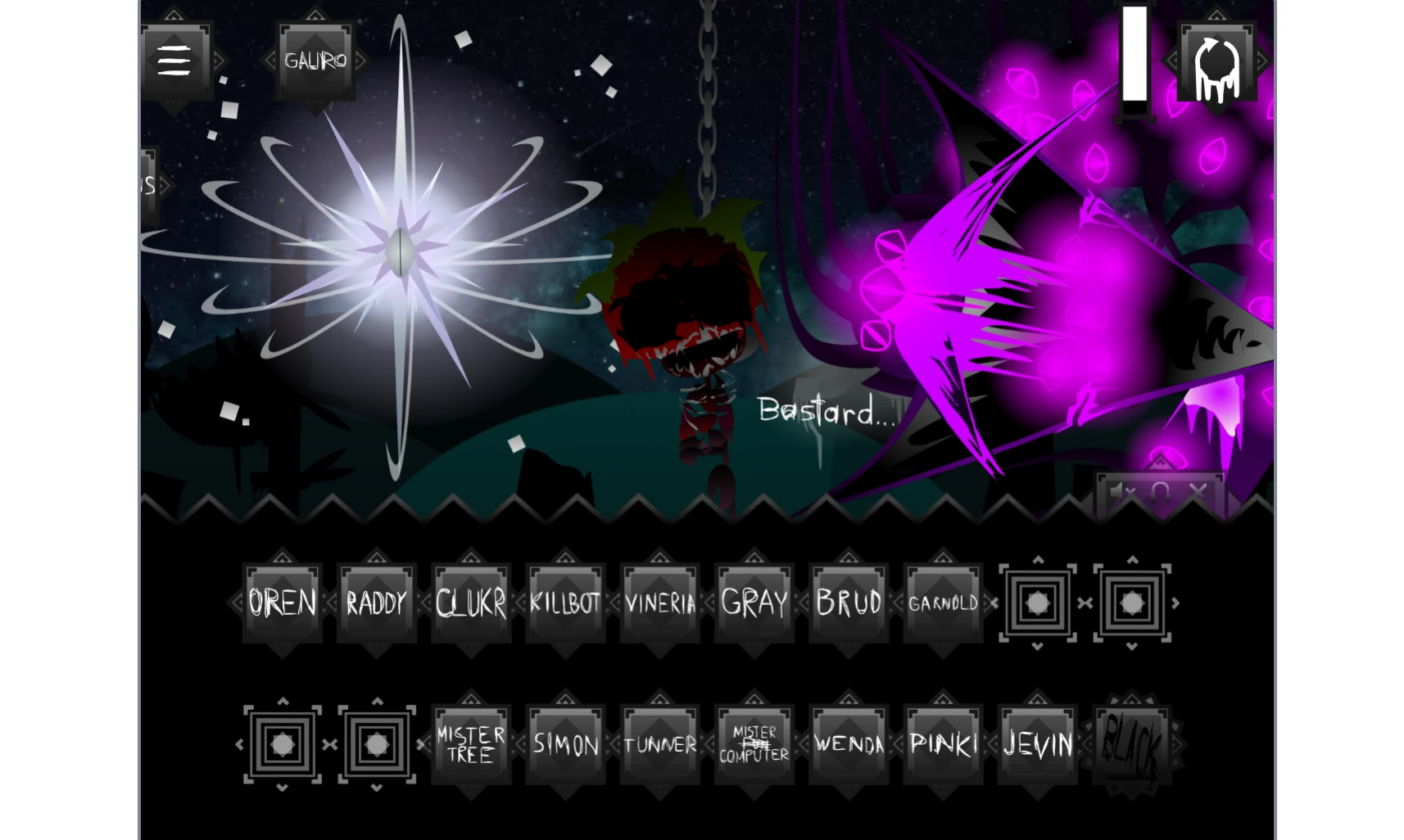Toggle the white pause bar at top right
The width and height of the screenshot is (1404, 840).
click(x=1135, y=63)
